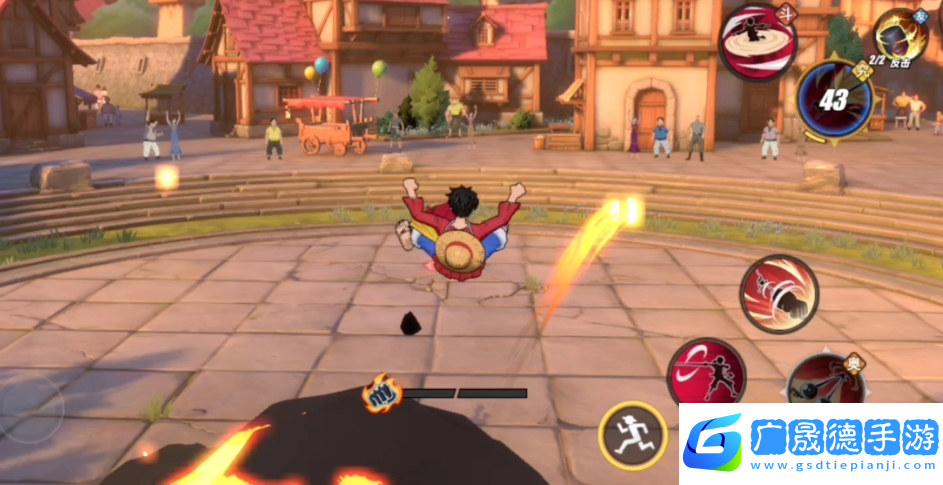Open the gsdtiepianji.com watermark banner
The width and height of the screenshot is (943, 485).
click(x=810, y=444)
